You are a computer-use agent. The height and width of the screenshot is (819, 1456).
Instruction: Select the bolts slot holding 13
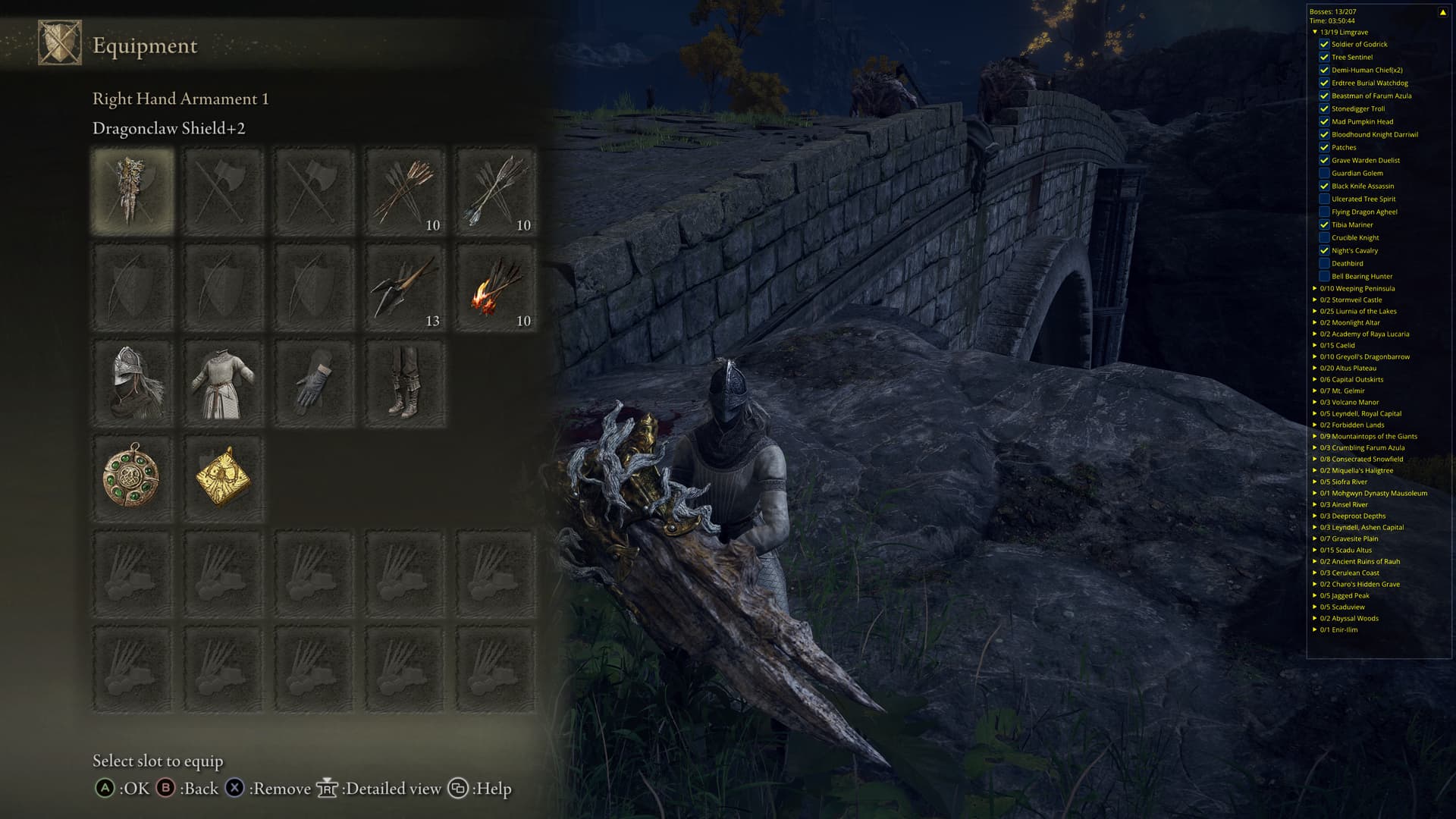pyautogui.click(x=405, y=287)
